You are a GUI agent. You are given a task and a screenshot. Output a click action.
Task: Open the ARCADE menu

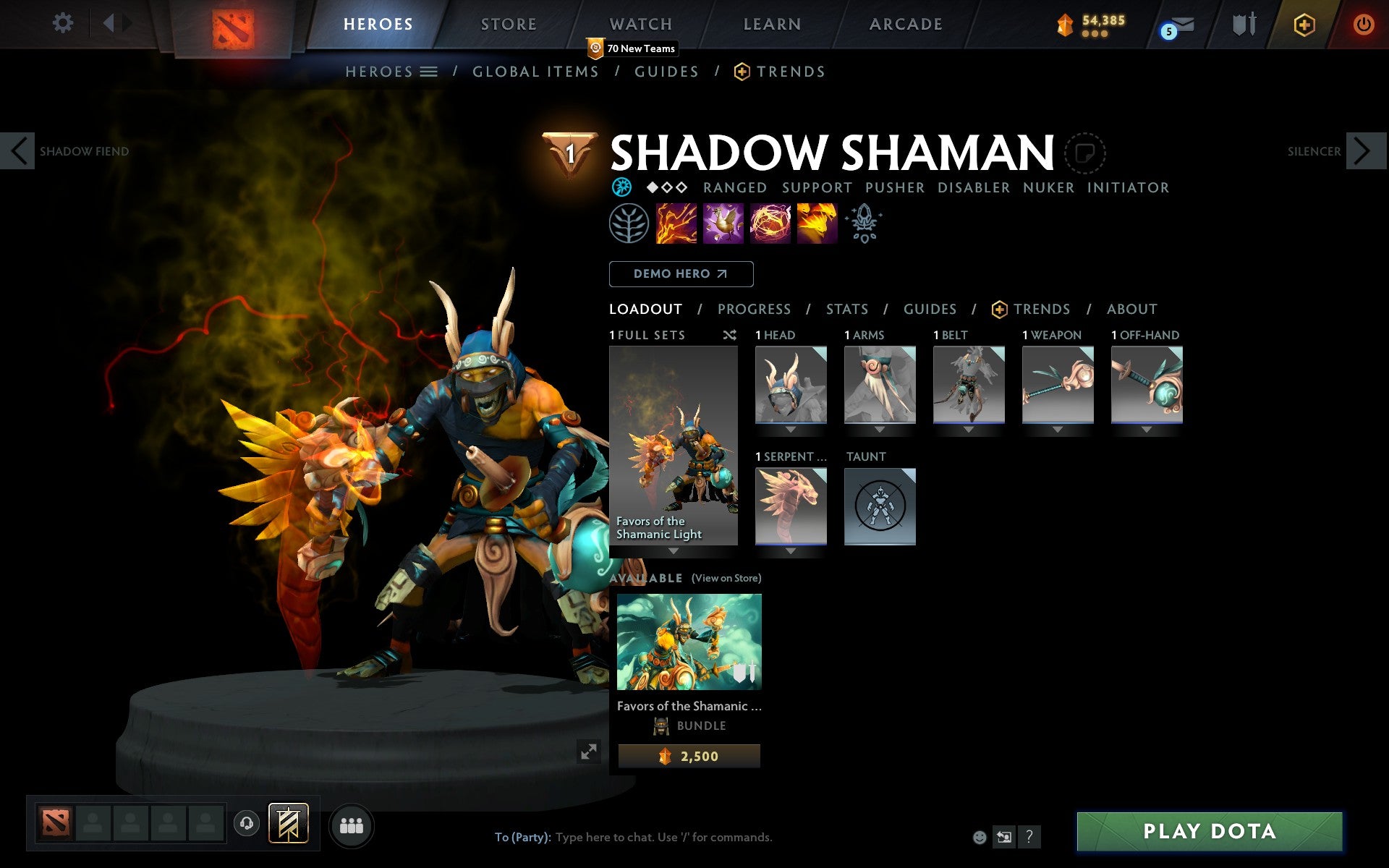(x=905, y=23)
